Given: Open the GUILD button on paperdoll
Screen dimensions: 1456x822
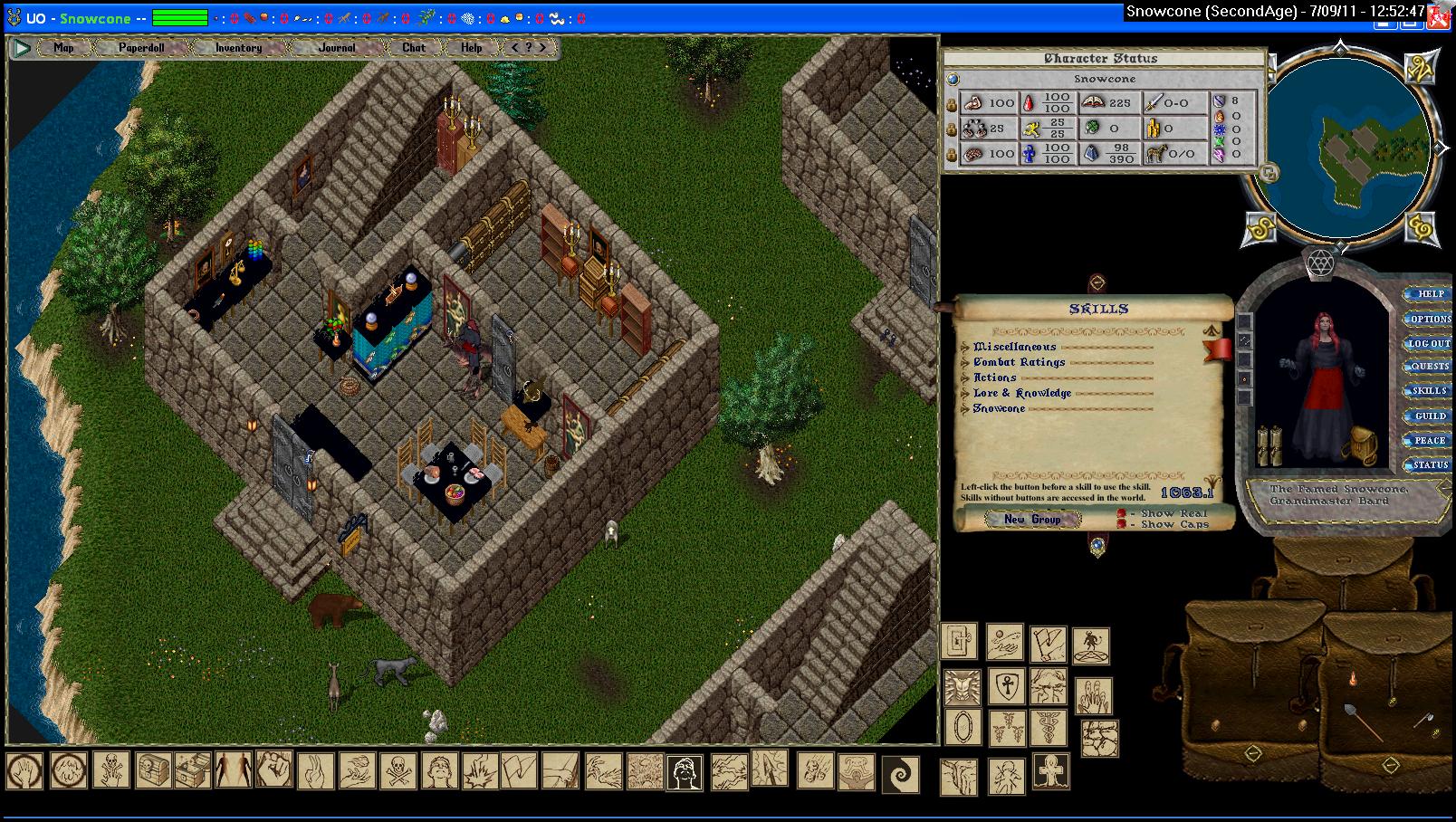Looking at the screenshot, I should [x=1430, y=416].
